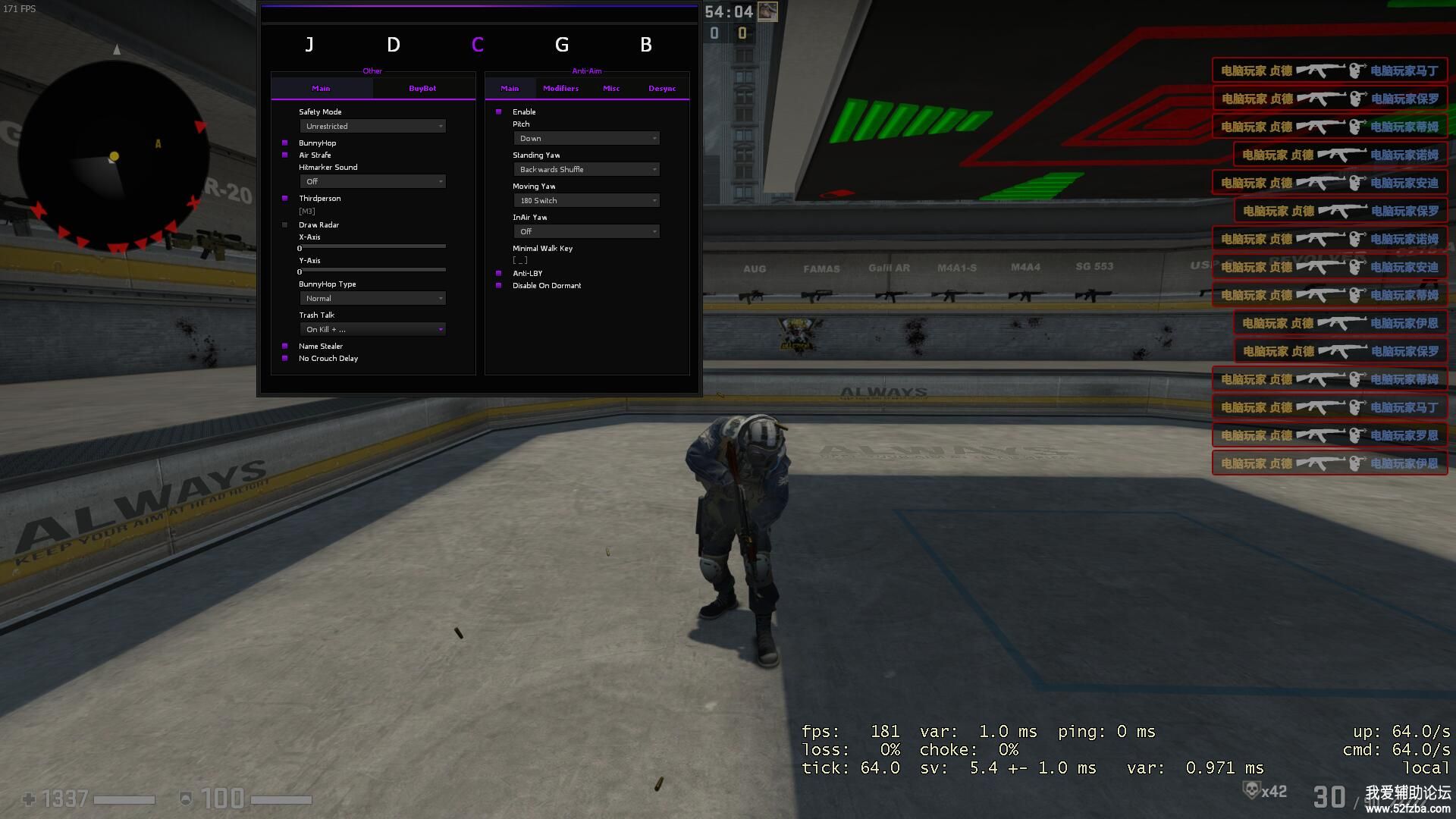Open the Pitch dropdown
Screen dimensions: 1456x819
586,139
